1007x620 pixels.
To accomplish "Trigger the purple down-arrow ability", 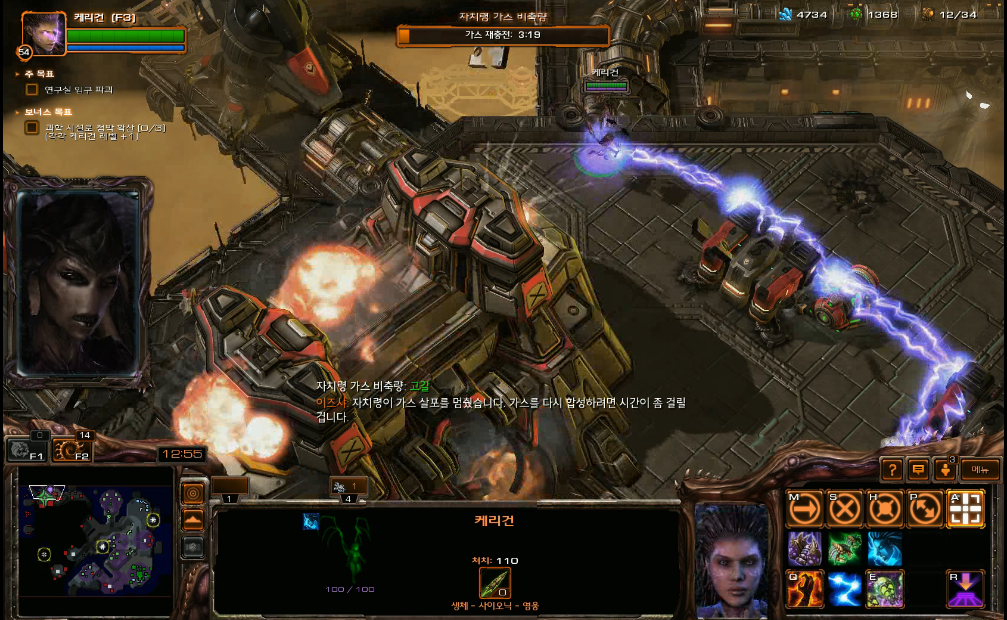I will click(x=965, y=589).
